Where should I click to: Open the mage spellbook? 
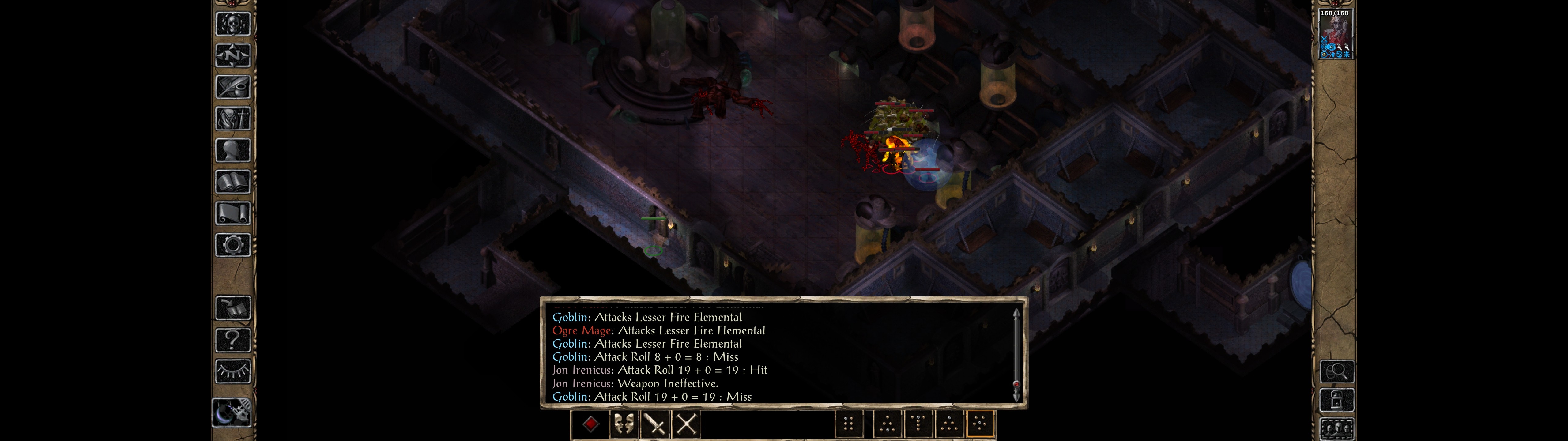click(232, 182)
